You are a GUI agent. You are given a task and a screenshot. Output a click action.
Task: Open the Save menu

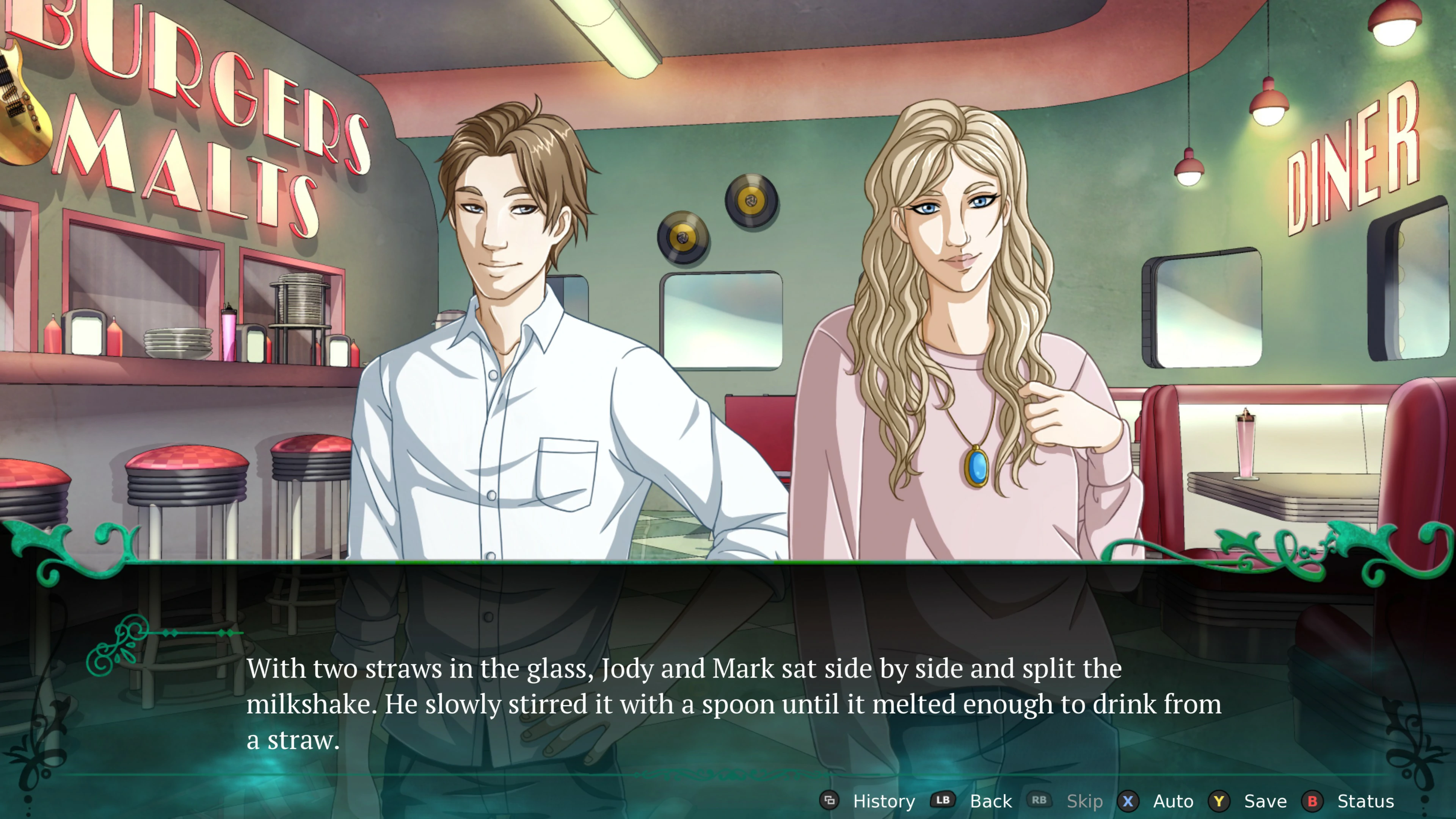[1266, 801]
